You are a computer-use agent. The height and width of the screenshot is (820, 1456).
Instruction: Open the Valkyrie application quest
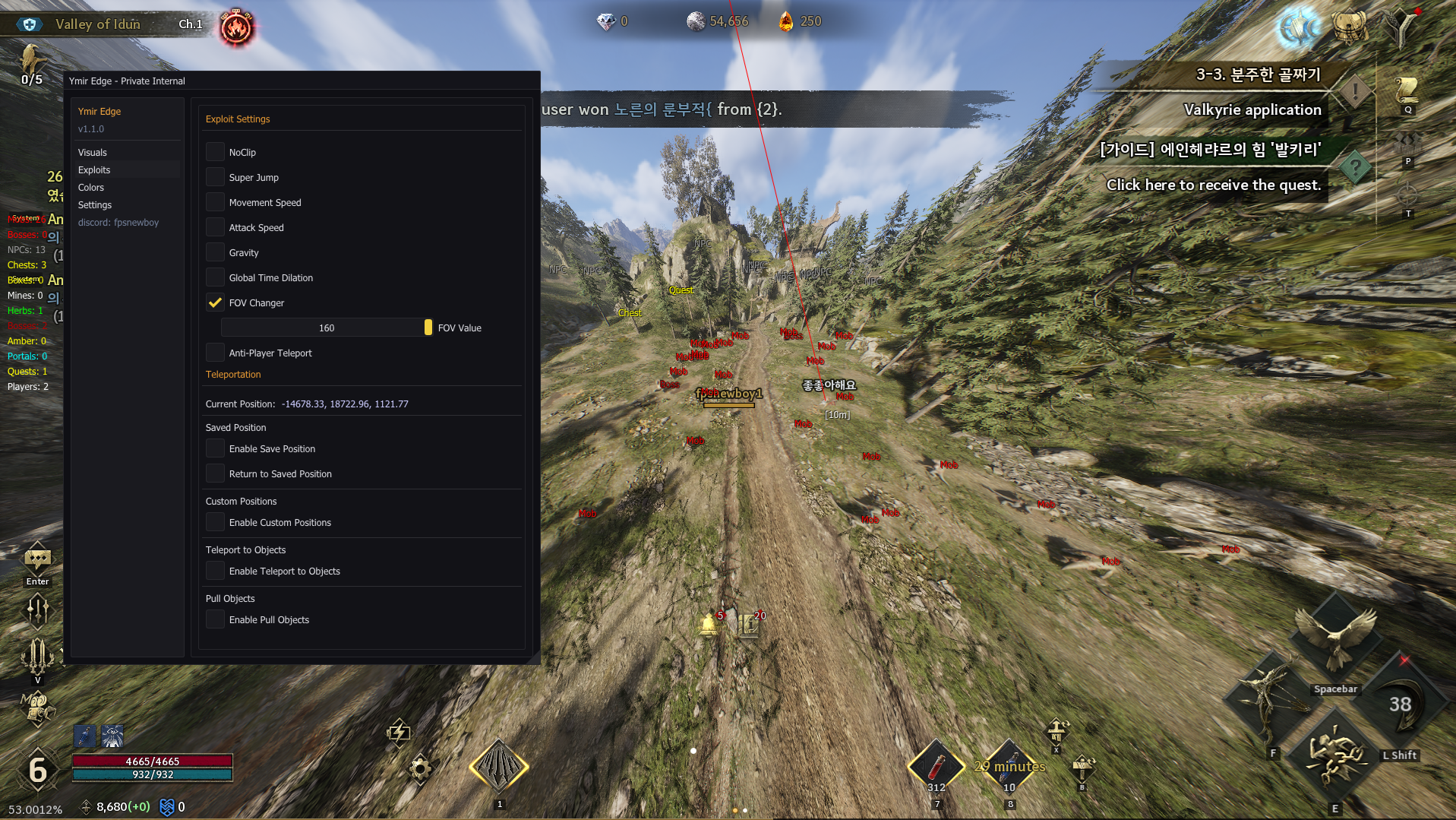pyautogui.click(x=1252, y=110)
